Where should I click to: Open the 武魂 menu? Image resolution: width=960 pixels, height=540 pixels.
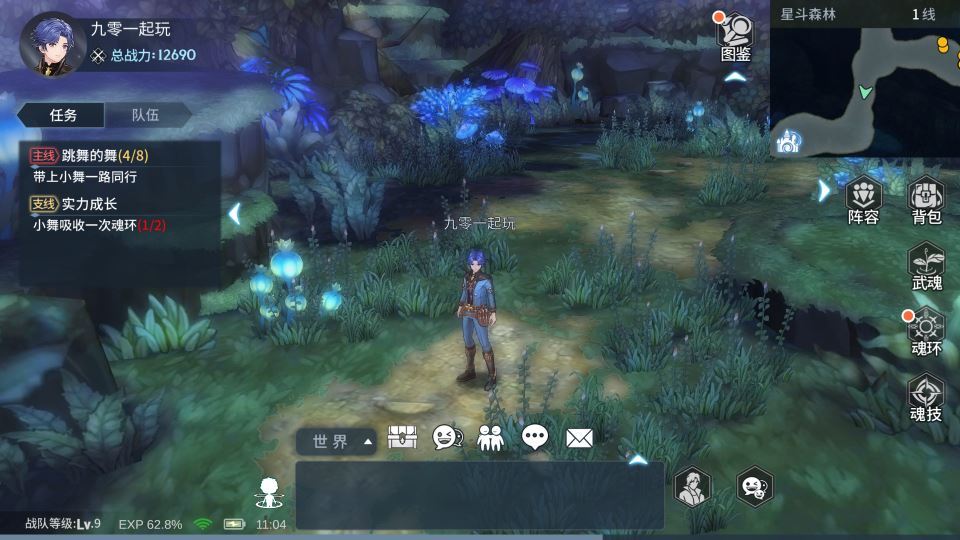point(927,268)
